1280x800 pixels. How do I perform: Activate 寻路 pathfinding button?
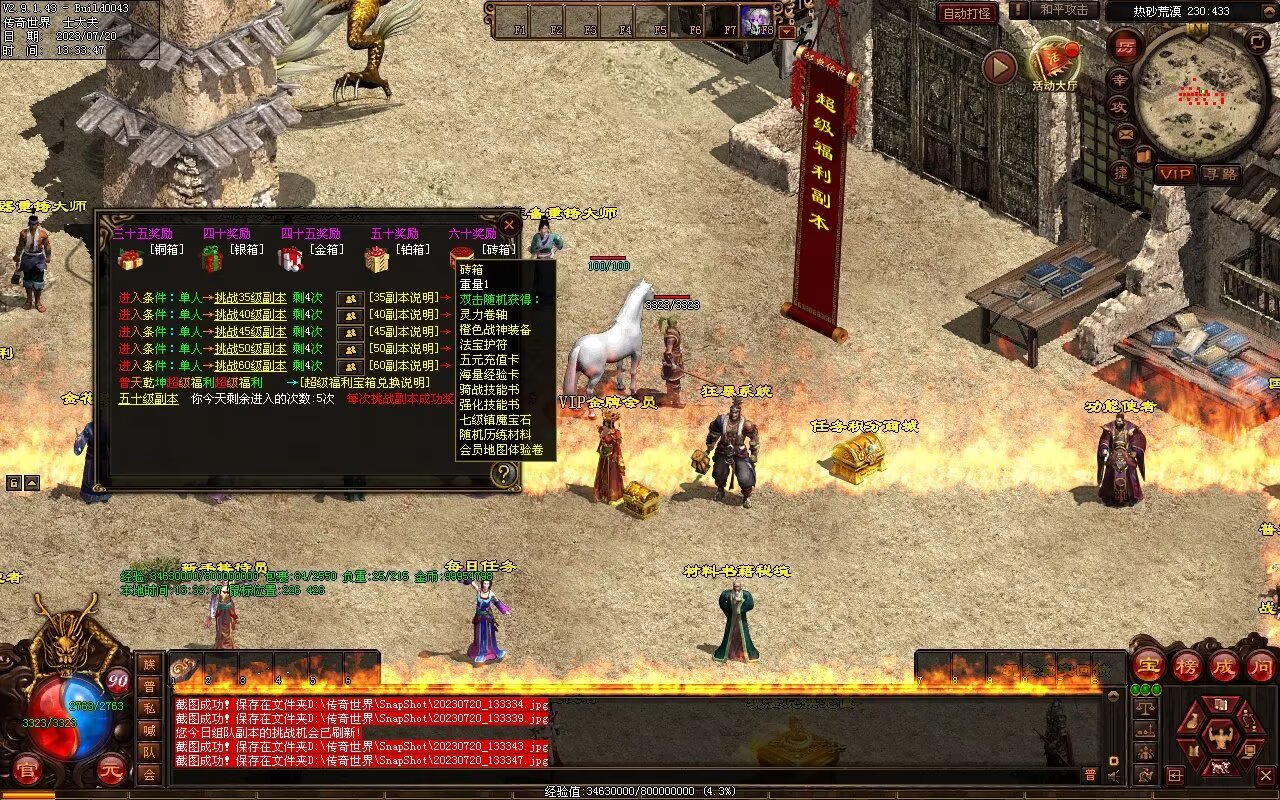coord(1220,174)
